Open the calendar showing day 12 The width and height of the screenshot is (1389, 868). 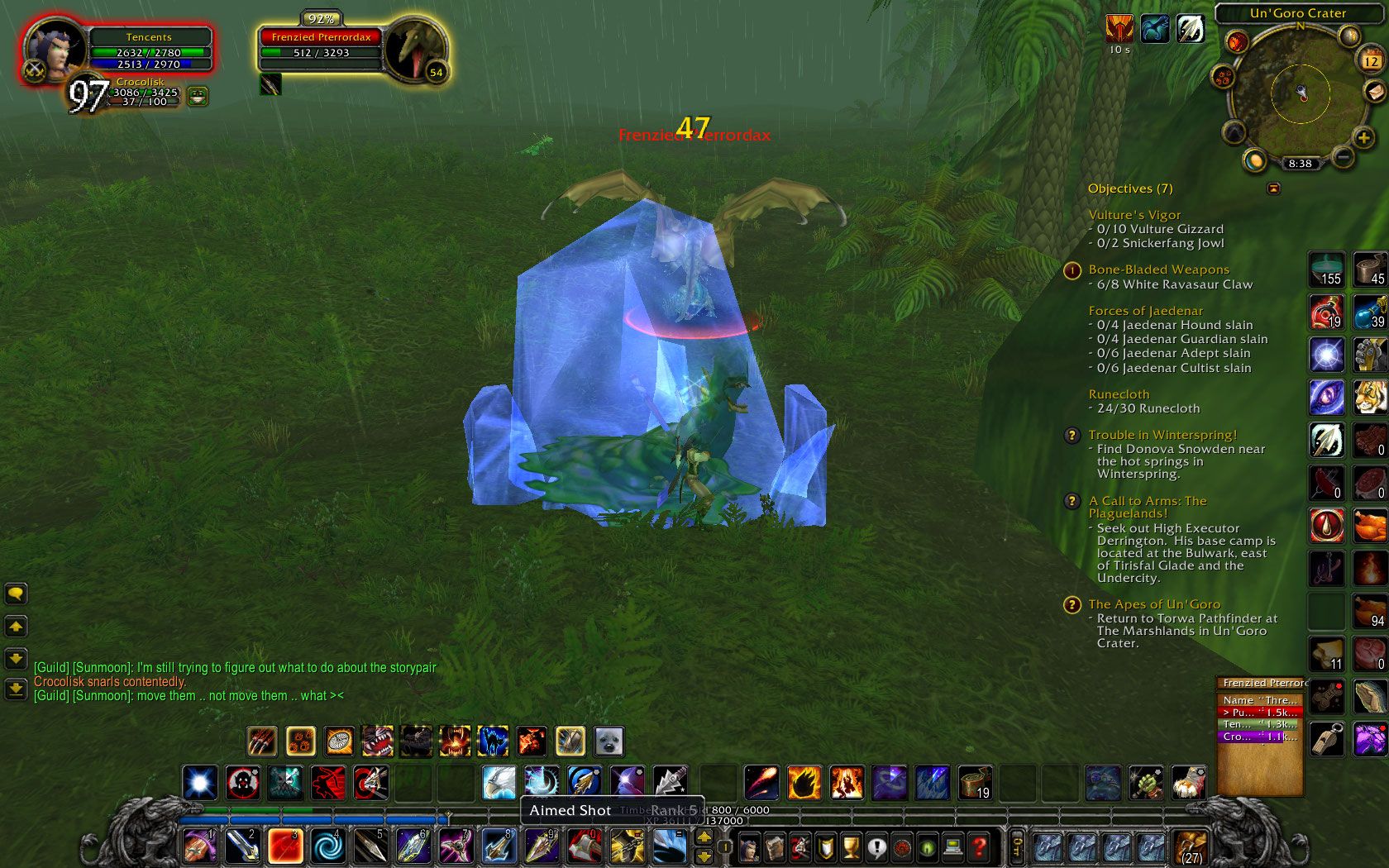1371,60
